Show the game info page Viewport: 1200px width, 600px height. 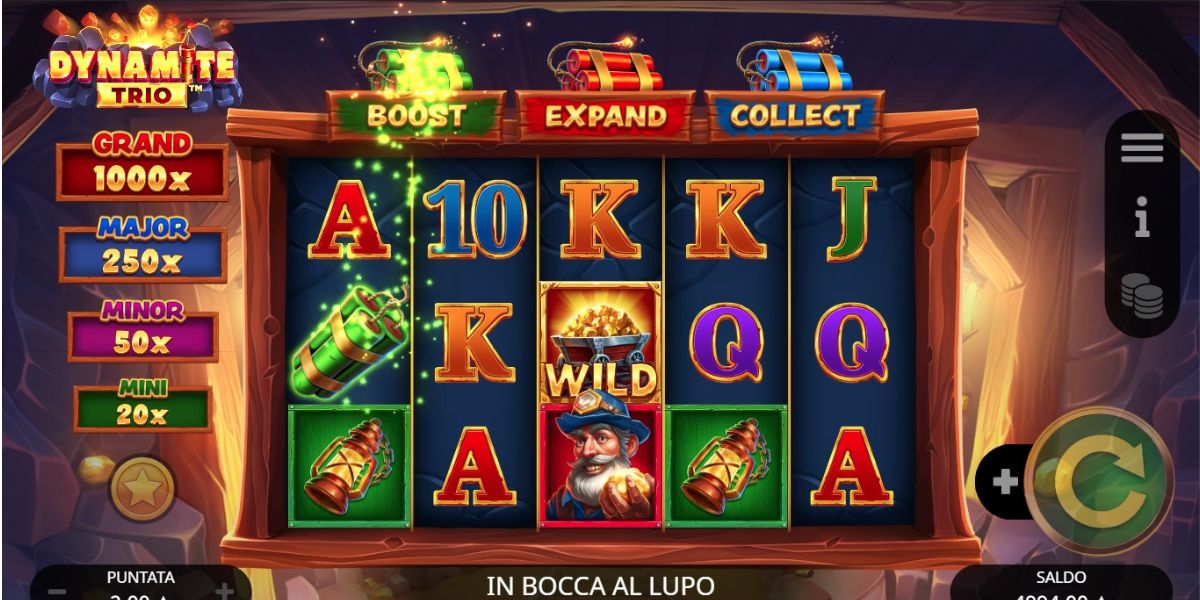1142,217
